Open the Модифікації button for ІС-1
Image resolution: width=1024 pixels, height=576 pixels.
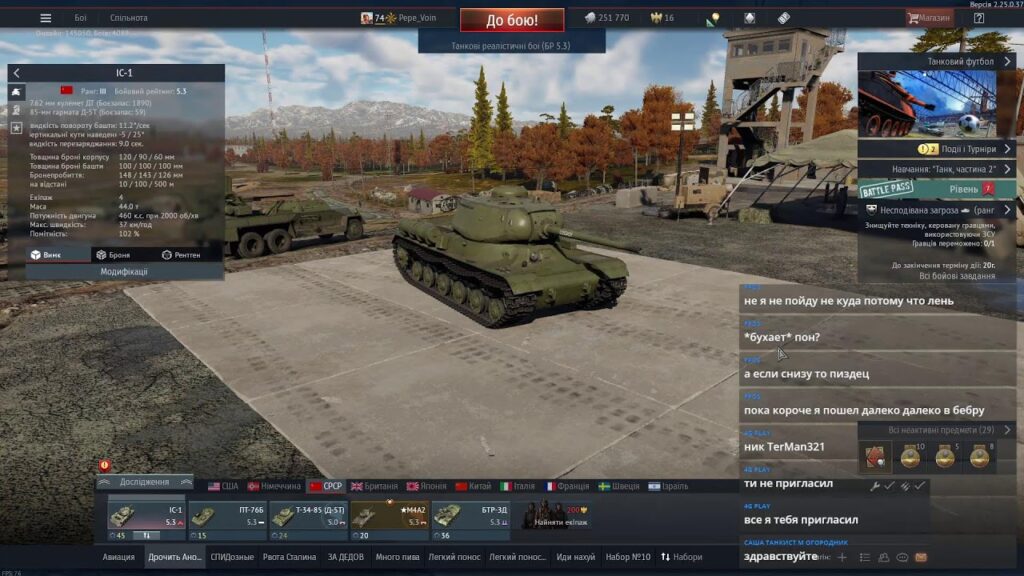[124, 271]
